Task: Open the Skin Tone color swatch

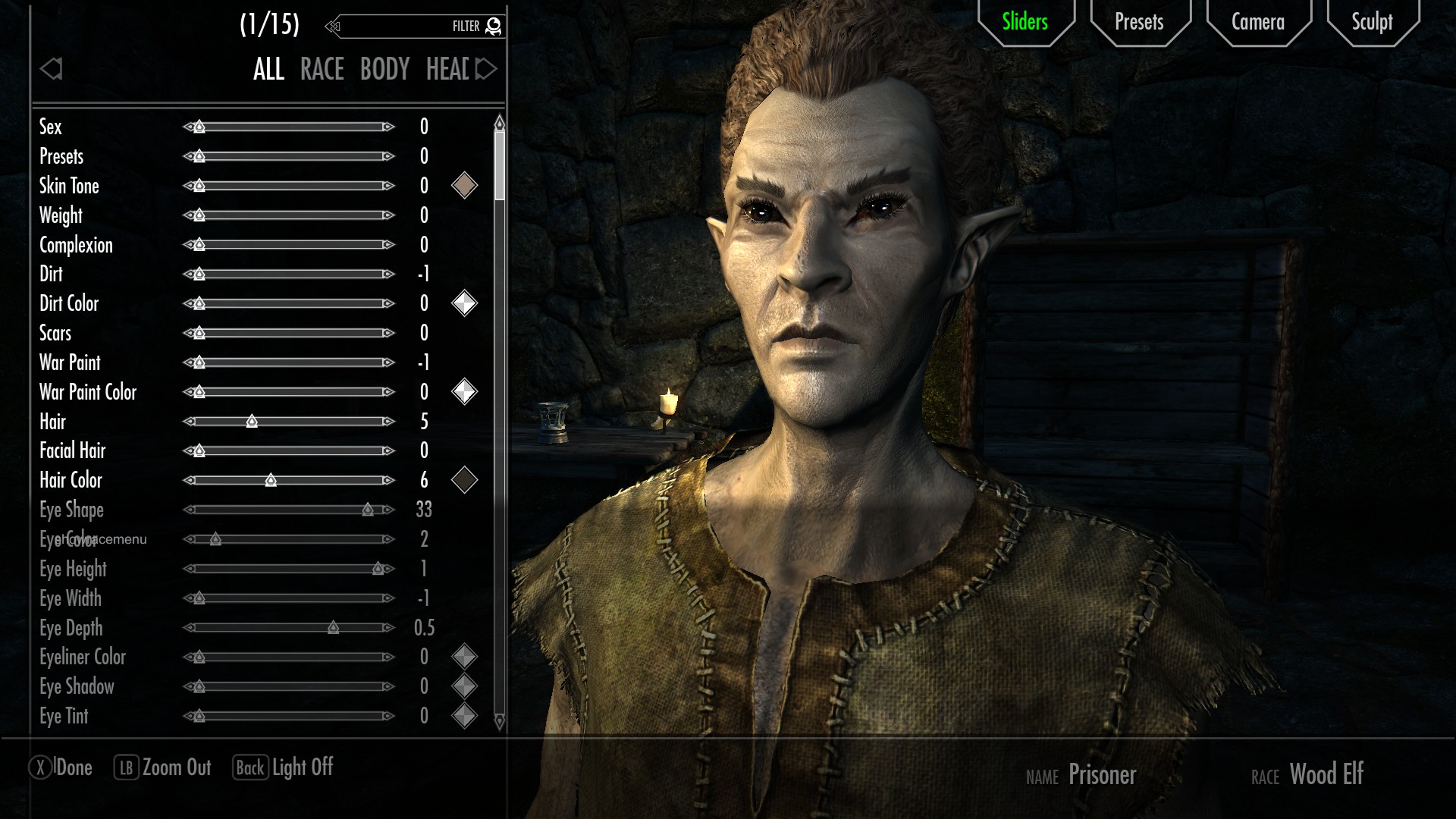Action: (464, 186)
